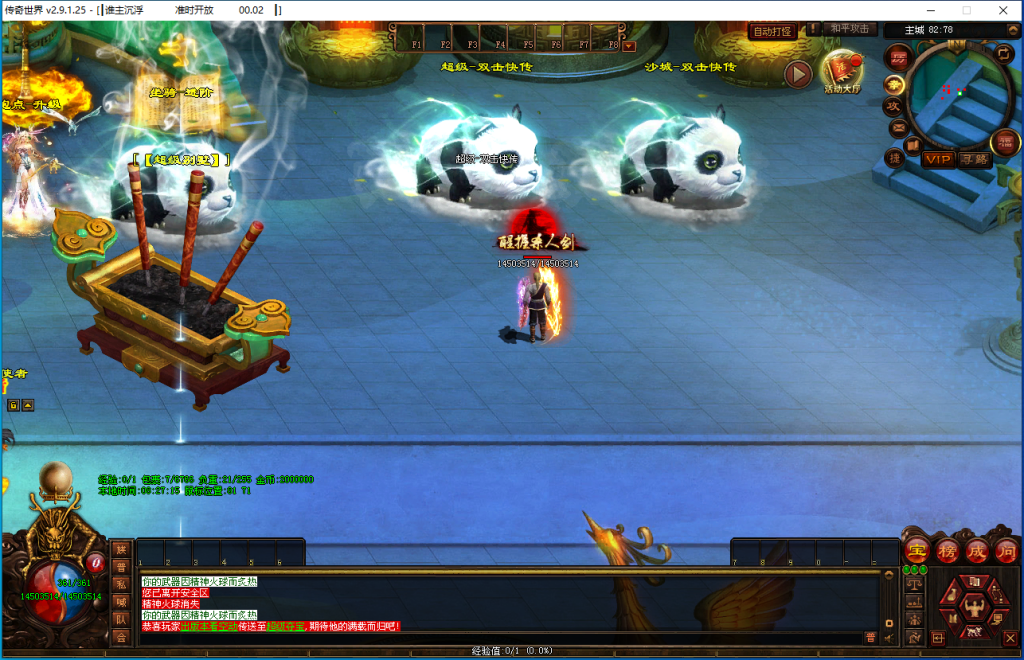This screenshot has width=1024, height=660.
Task: Close the game window
Action: point(1004,10)
